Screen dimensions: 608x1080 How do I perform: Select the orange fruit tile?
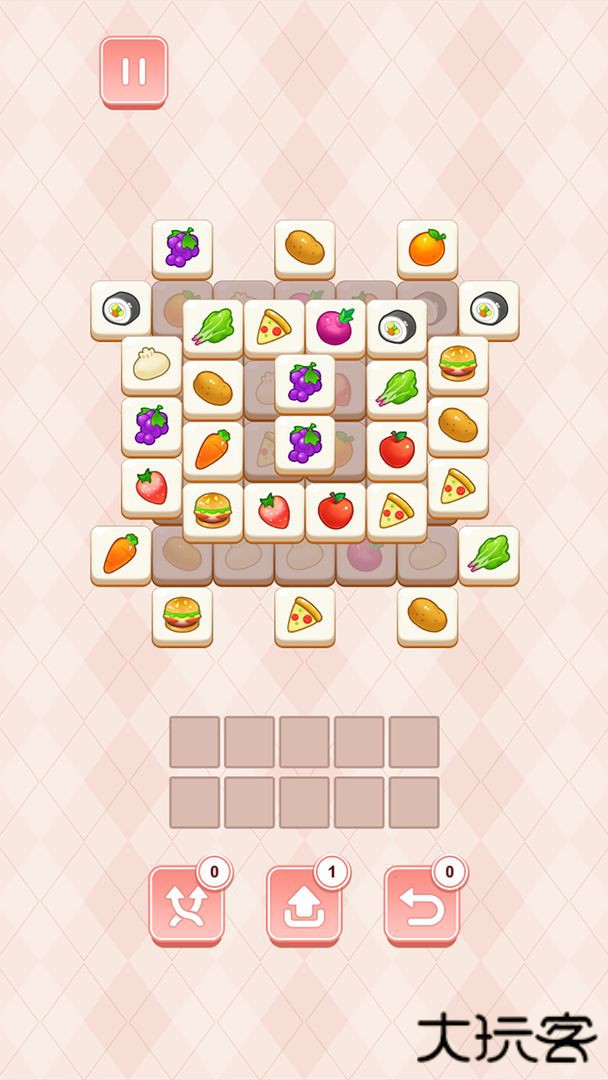coord(427,247)
